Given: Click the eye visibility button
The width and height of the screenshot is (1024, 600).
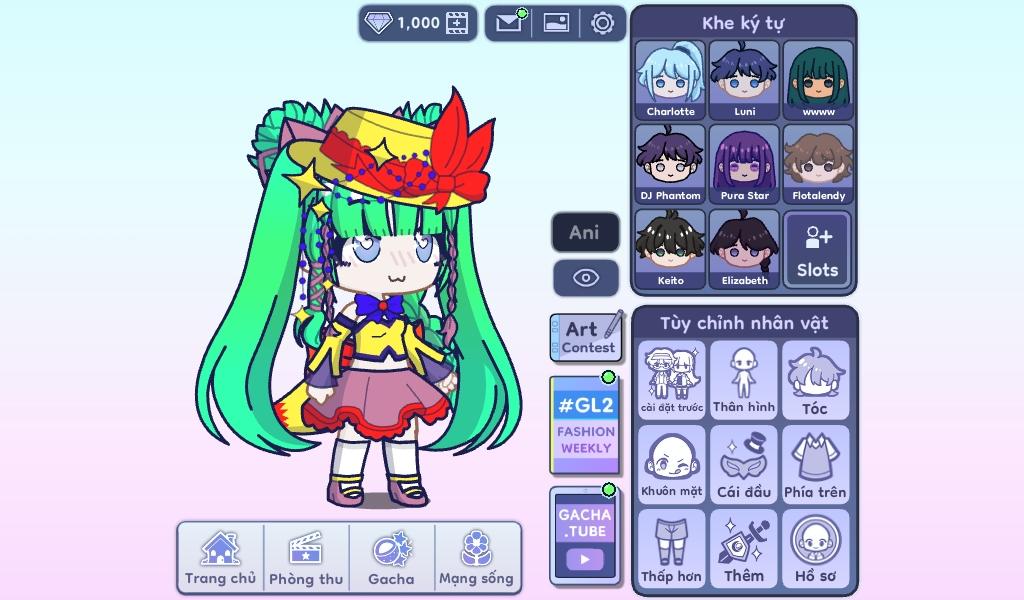Looking at the screenshot, I should point(585,278).
